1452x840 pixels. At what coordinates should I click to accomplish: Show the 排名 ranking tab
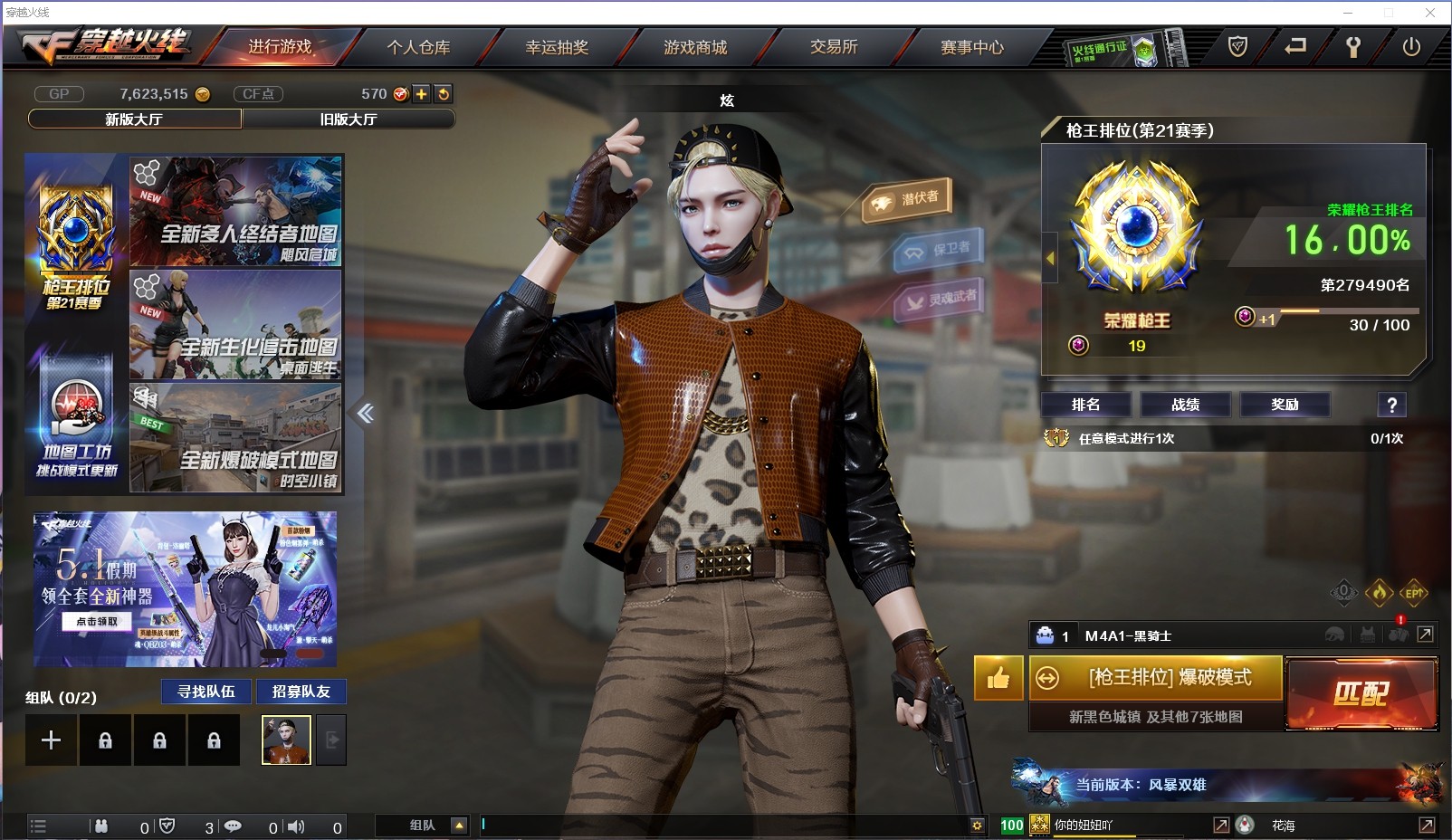tap(1085, 405)
